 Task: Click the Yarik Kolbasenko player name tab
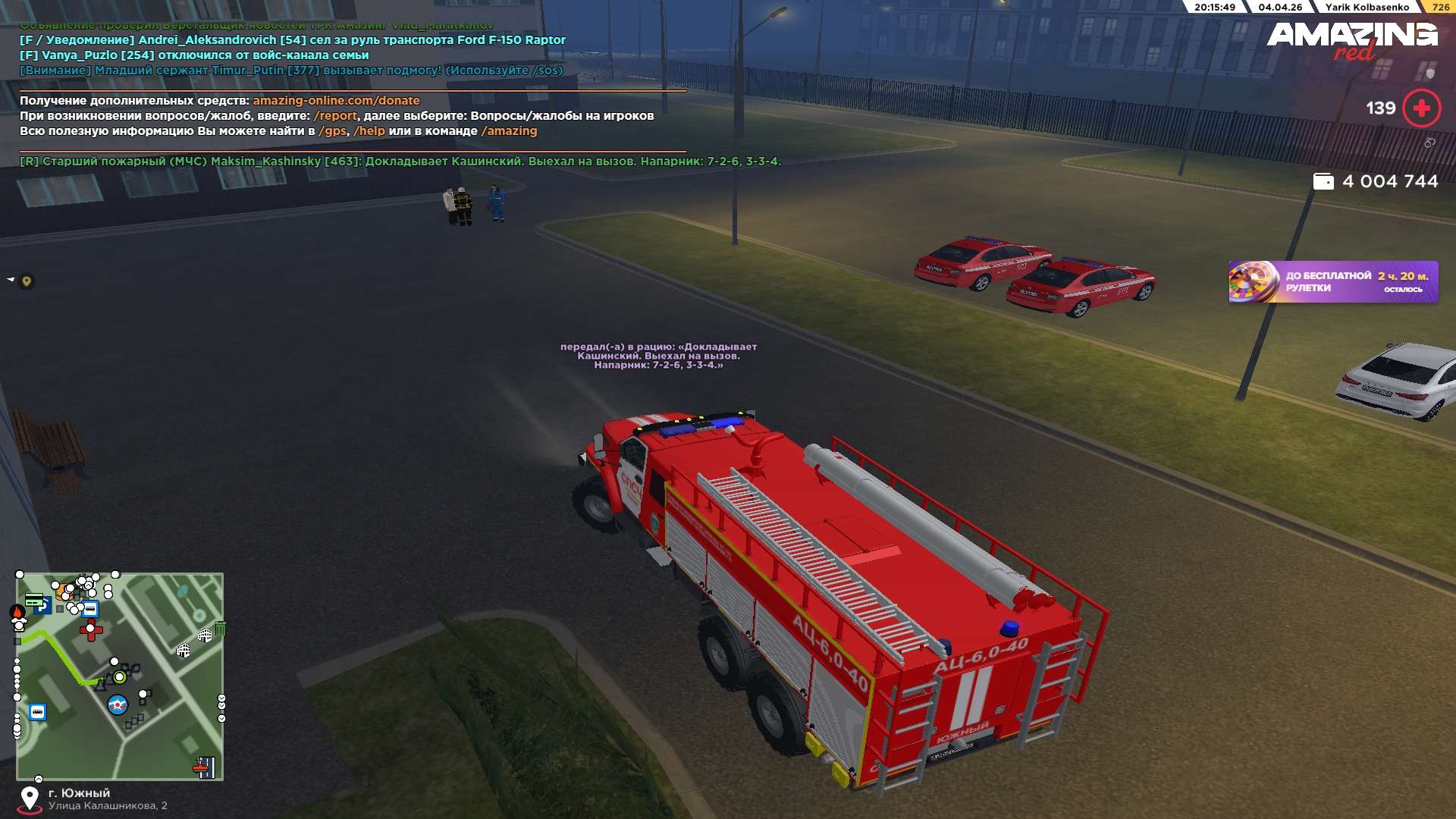(1367, 8)
